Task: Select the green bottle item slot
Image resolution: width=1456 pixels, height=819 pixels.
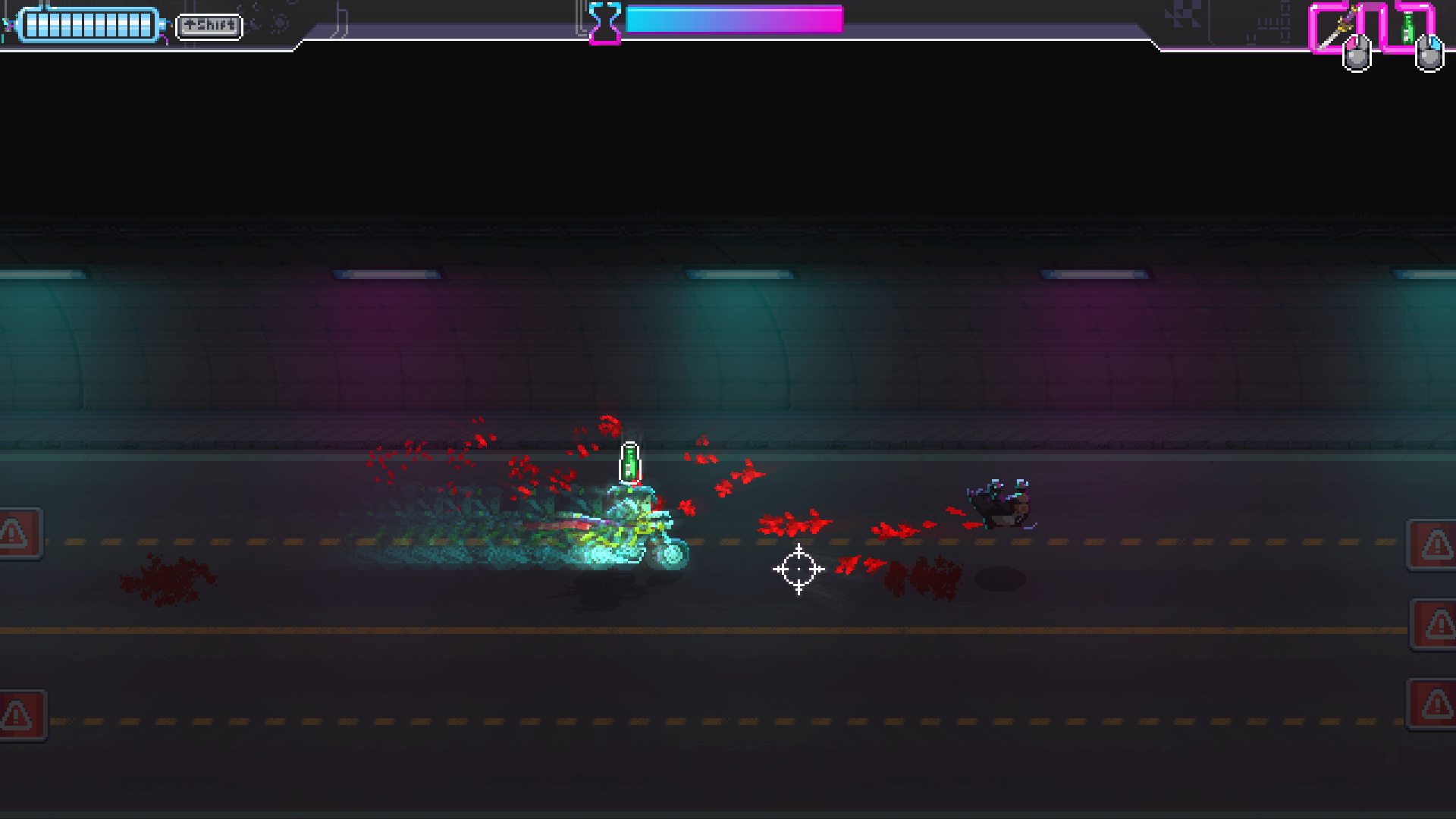Action: (1407, 28)
